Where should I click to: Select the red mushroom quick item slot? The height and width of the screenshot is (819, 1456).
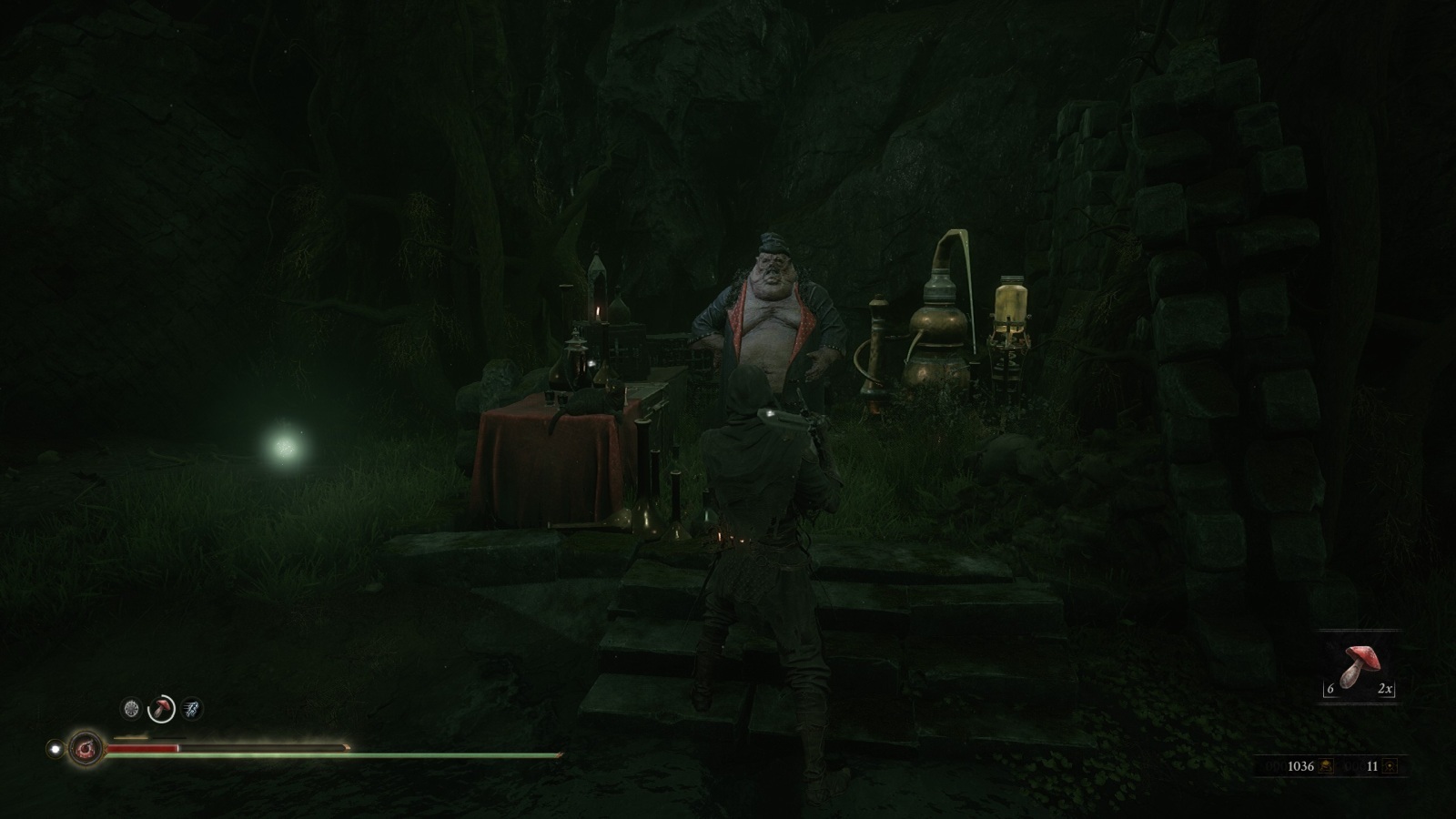click(x=1359, y=667)
